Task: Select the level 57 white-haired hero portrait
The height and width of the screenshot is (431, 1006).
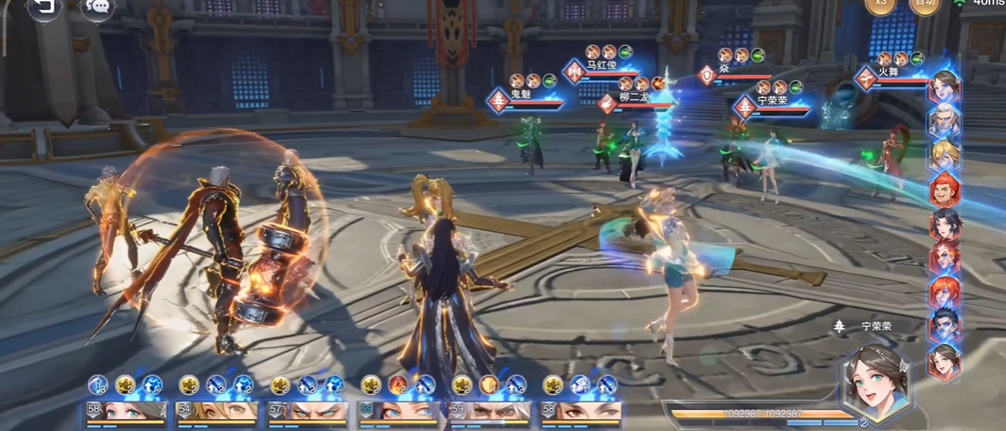Action: click(x=307, y=410)
